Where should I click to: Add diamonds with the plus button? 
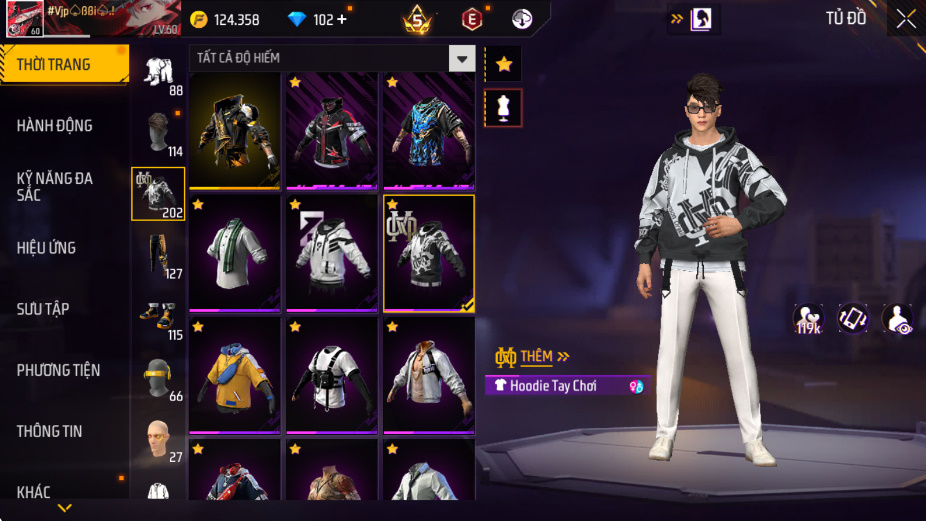342,20
